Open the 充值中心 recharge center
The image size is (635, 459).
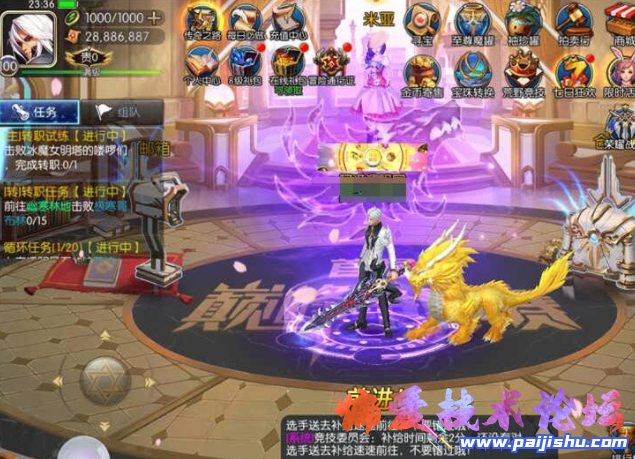pos(286,20)
